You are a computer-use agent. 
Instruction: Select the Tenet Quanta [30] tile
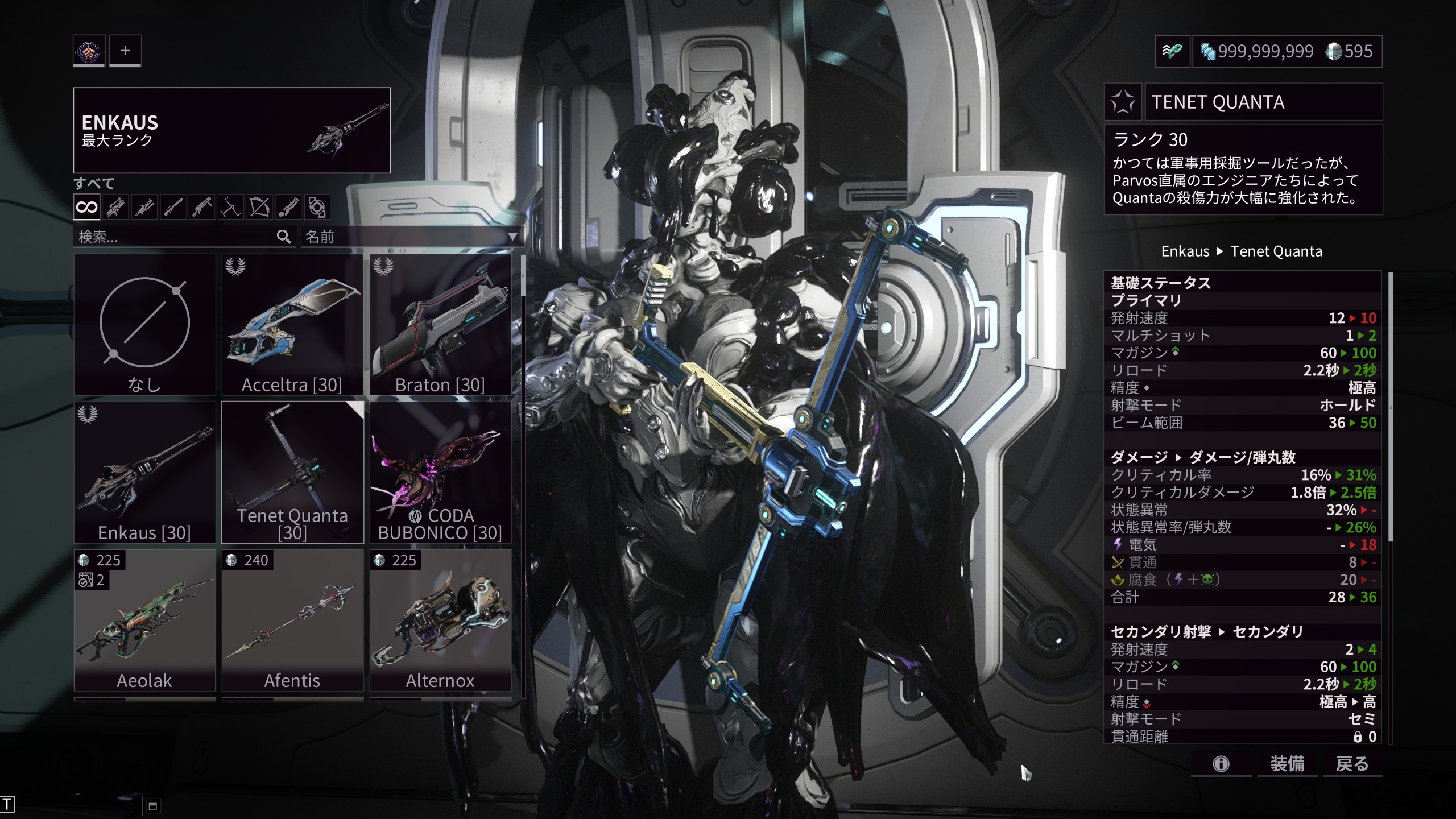tap(292, 473)
